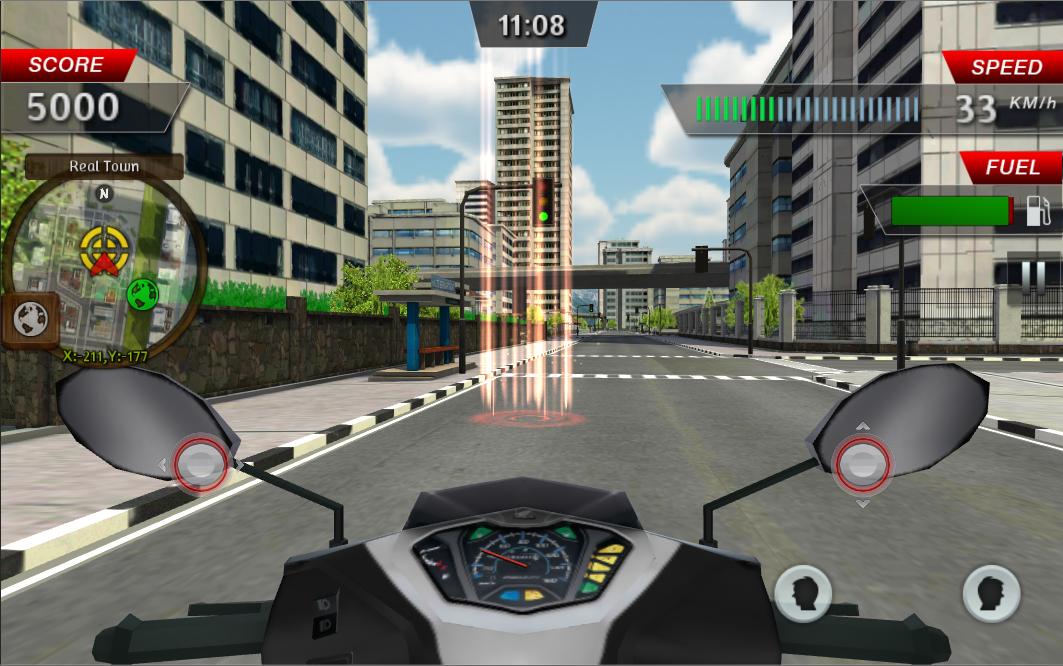
Task: Pause the game with the pause button
Action: point(1033,276)
